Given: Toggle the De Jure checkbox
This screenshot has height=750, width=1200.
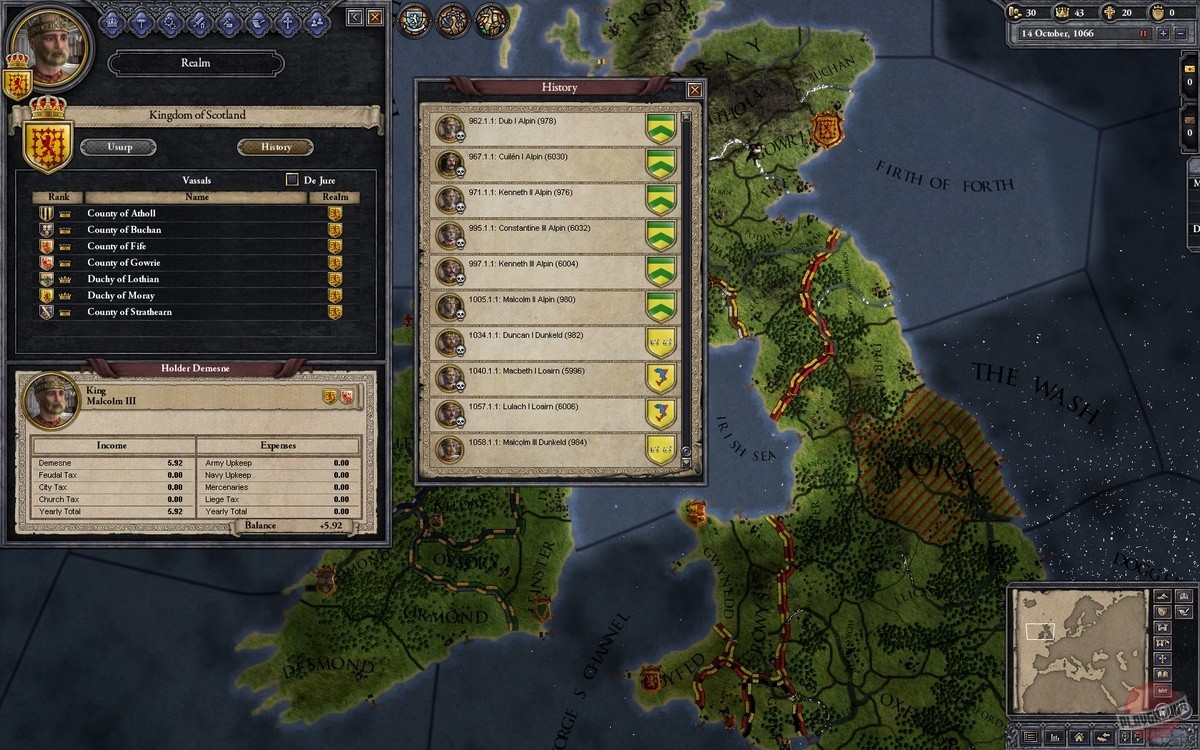Looking at the screenshot, I should pos(292,180).
